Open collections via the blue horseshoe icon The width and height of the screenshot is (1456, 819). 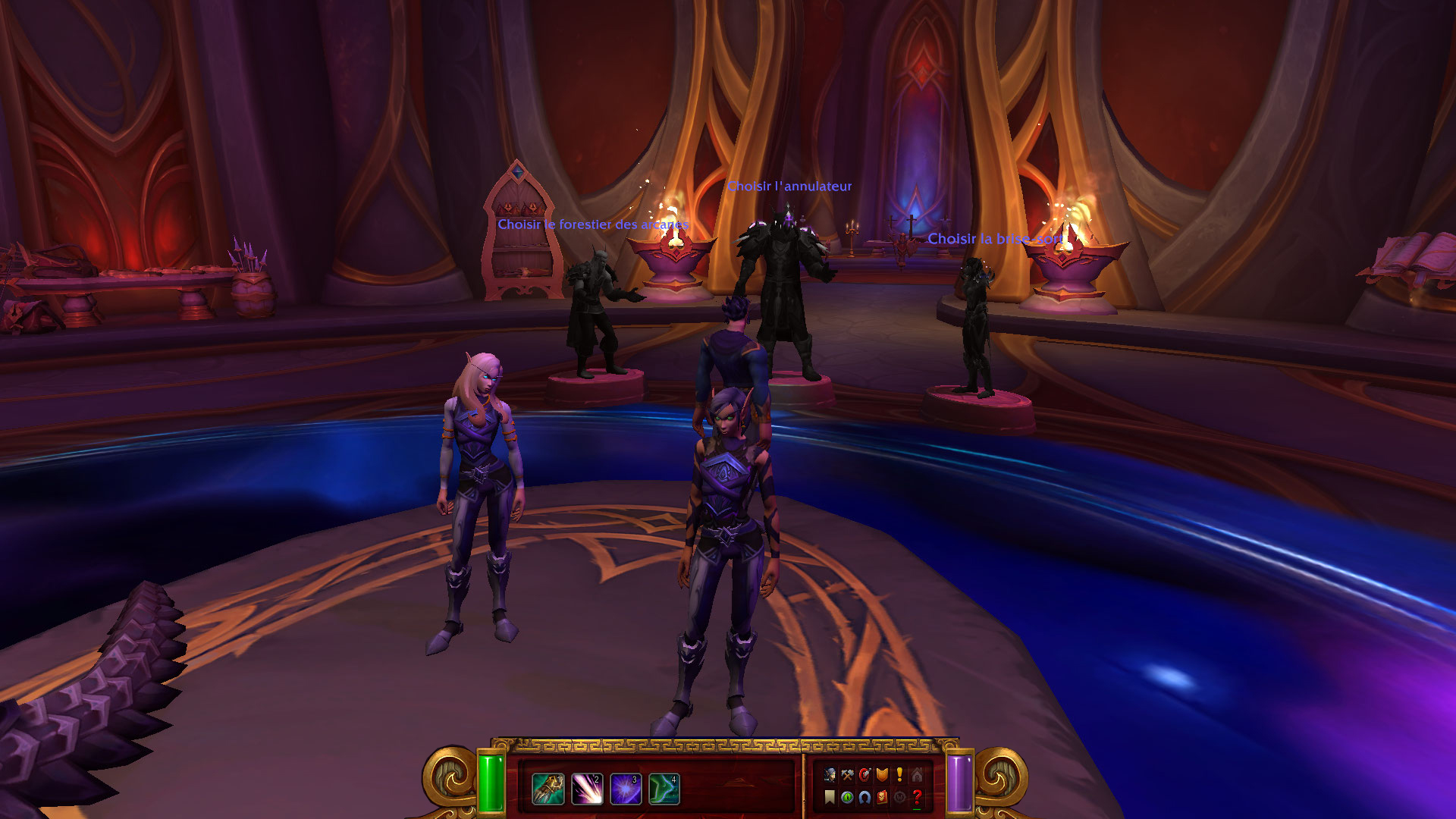864,797
